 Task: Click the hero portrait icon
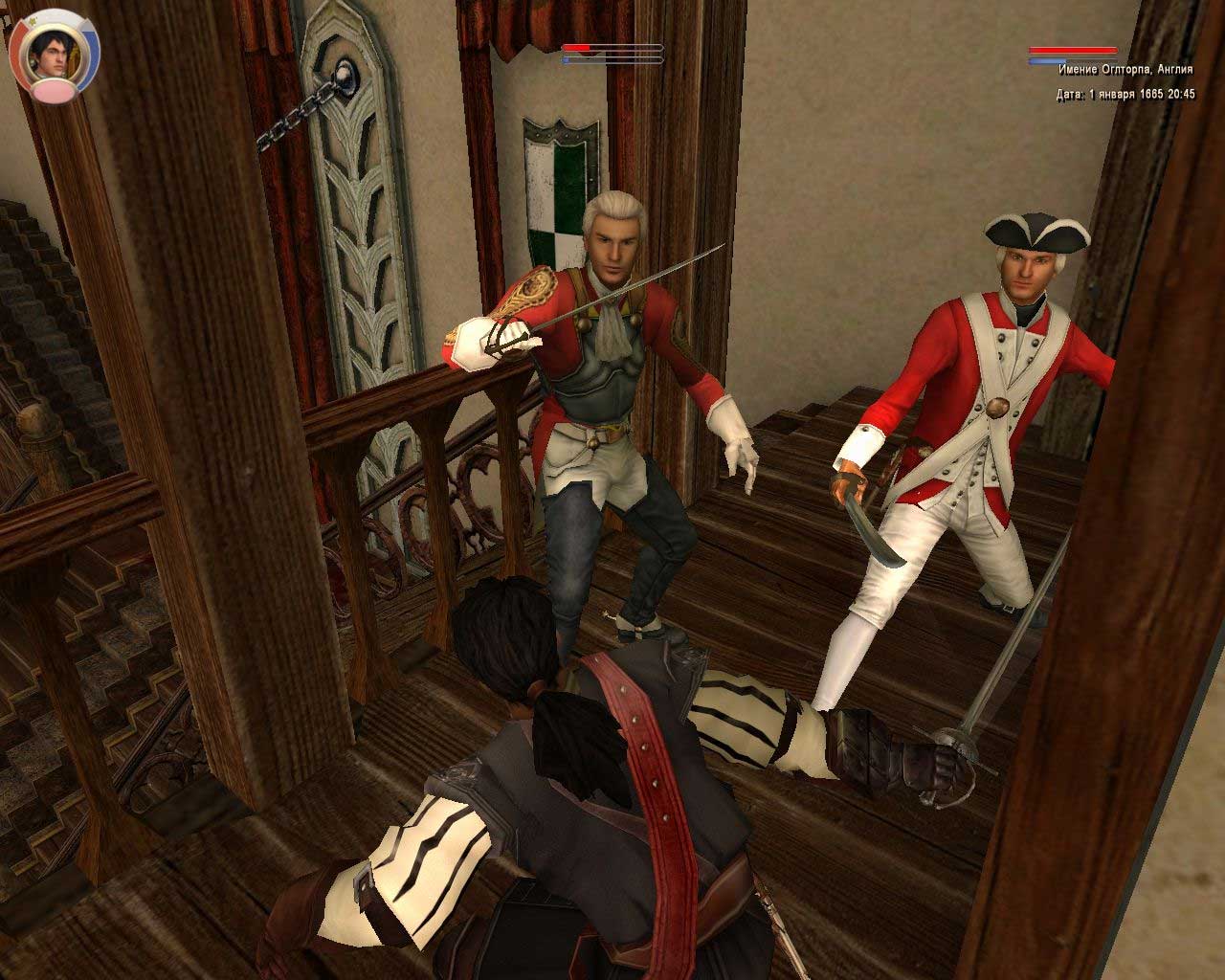[53, 54]
